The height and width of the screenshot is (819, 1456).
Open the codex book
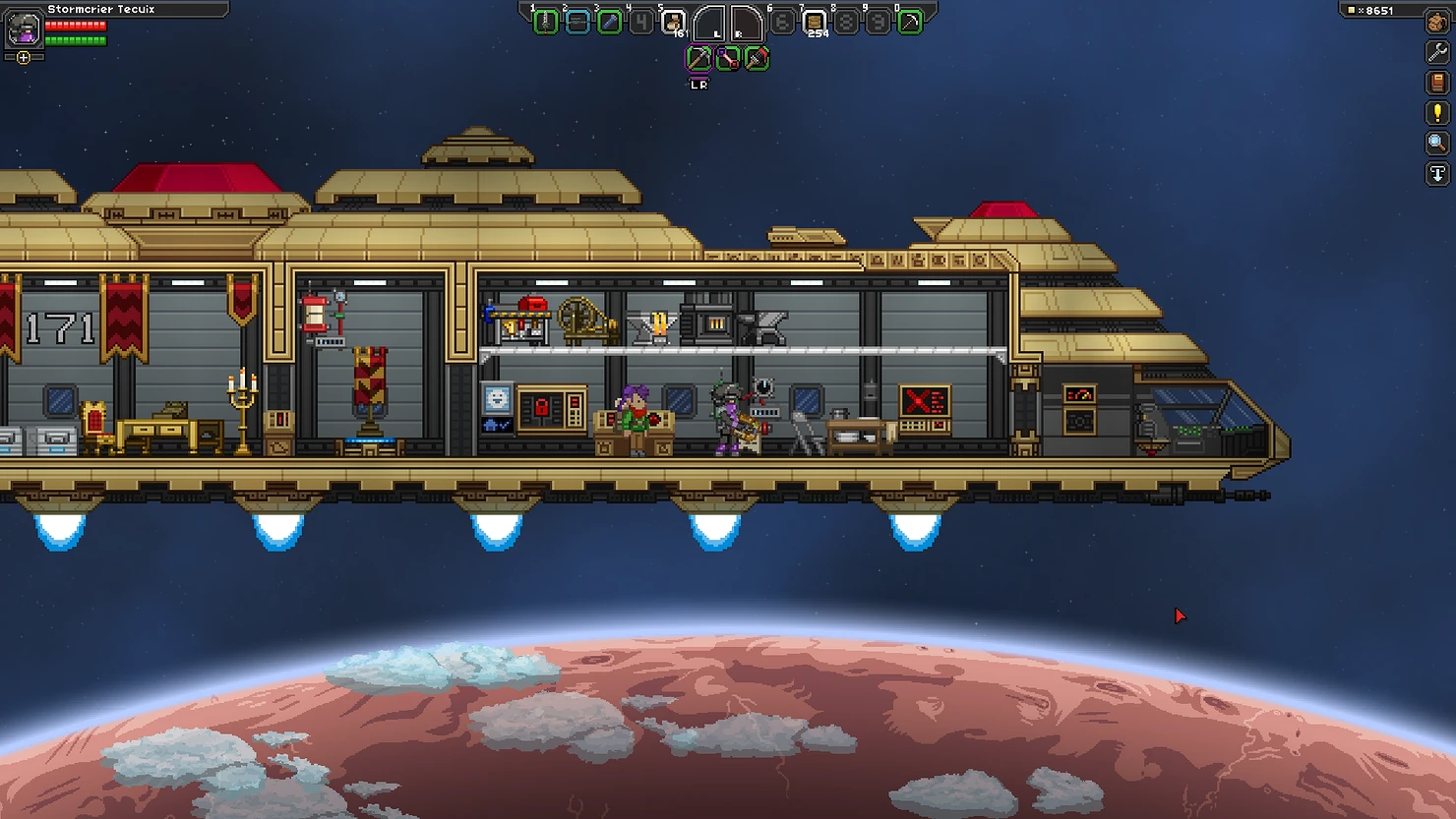pos(1437,83)
